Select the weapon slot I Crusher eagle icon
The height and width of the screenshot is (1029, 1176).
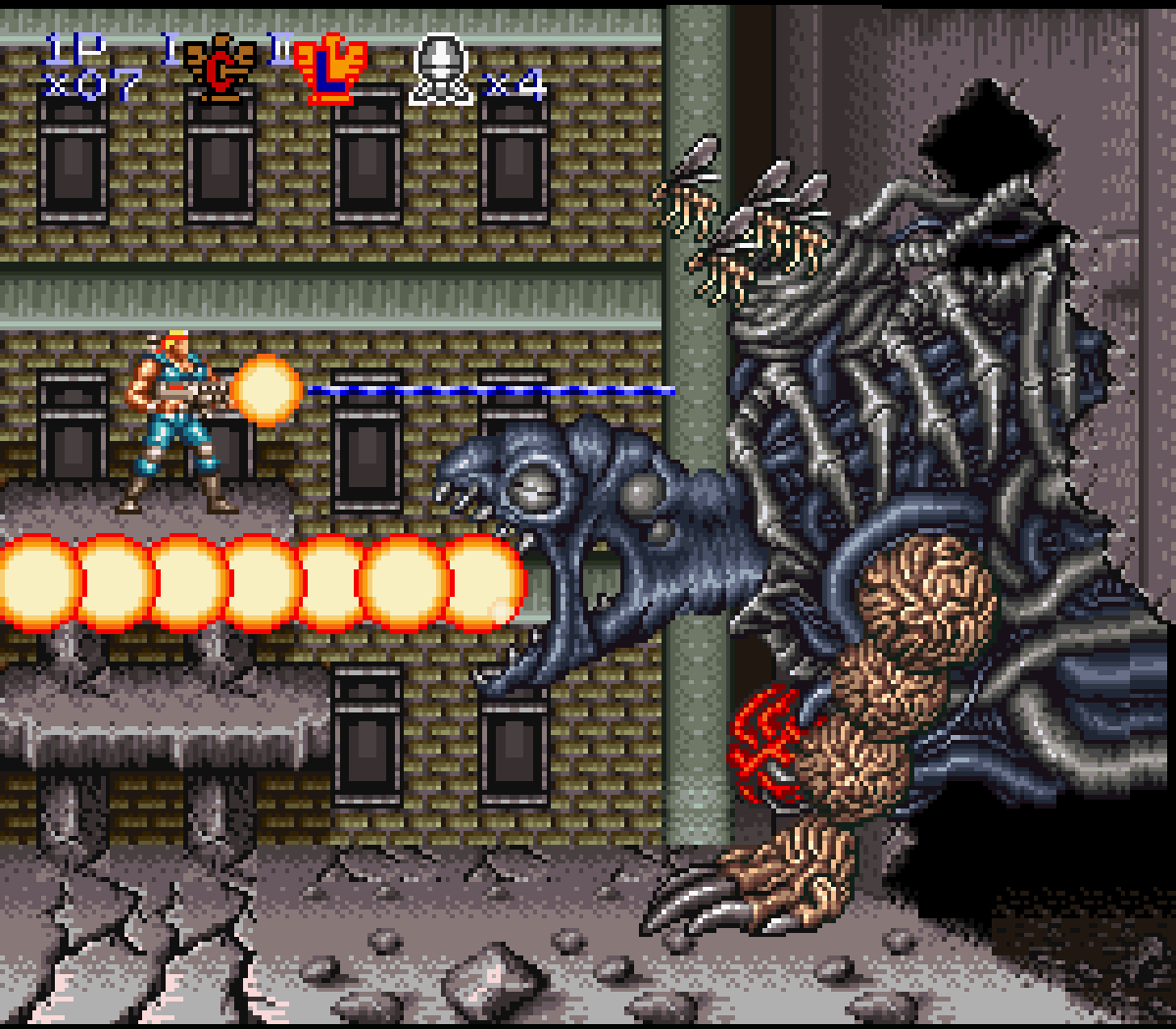click(x=220, y=69)
